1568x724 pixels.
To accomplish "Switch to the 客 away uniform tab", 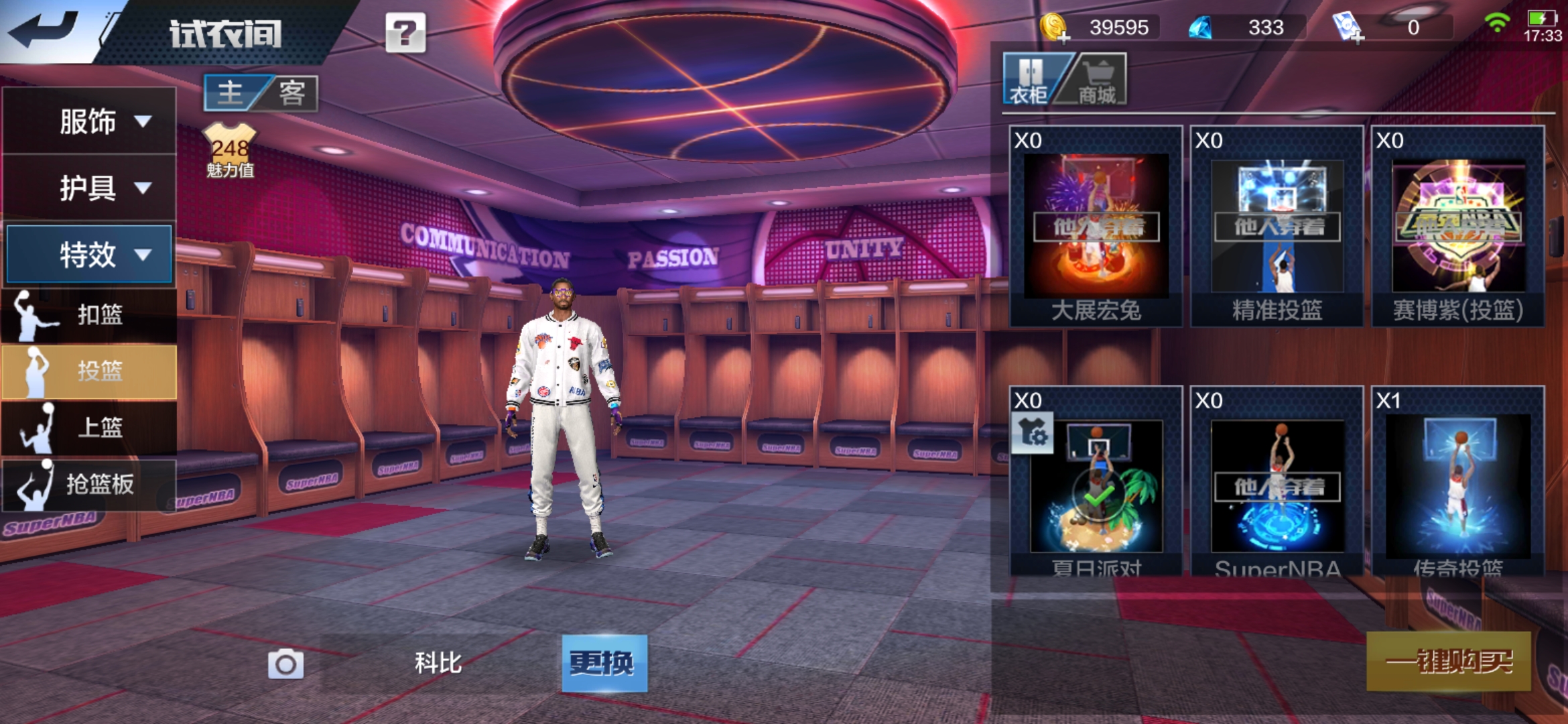I will click(x=291, y=93).
